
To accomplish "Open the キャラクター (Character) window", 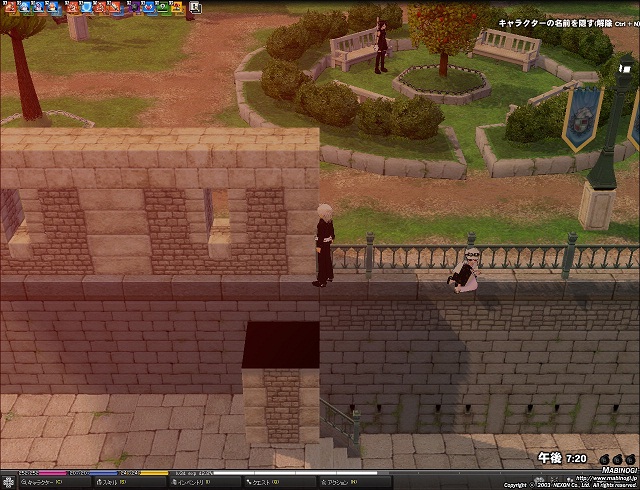I will tap(40, 483).
